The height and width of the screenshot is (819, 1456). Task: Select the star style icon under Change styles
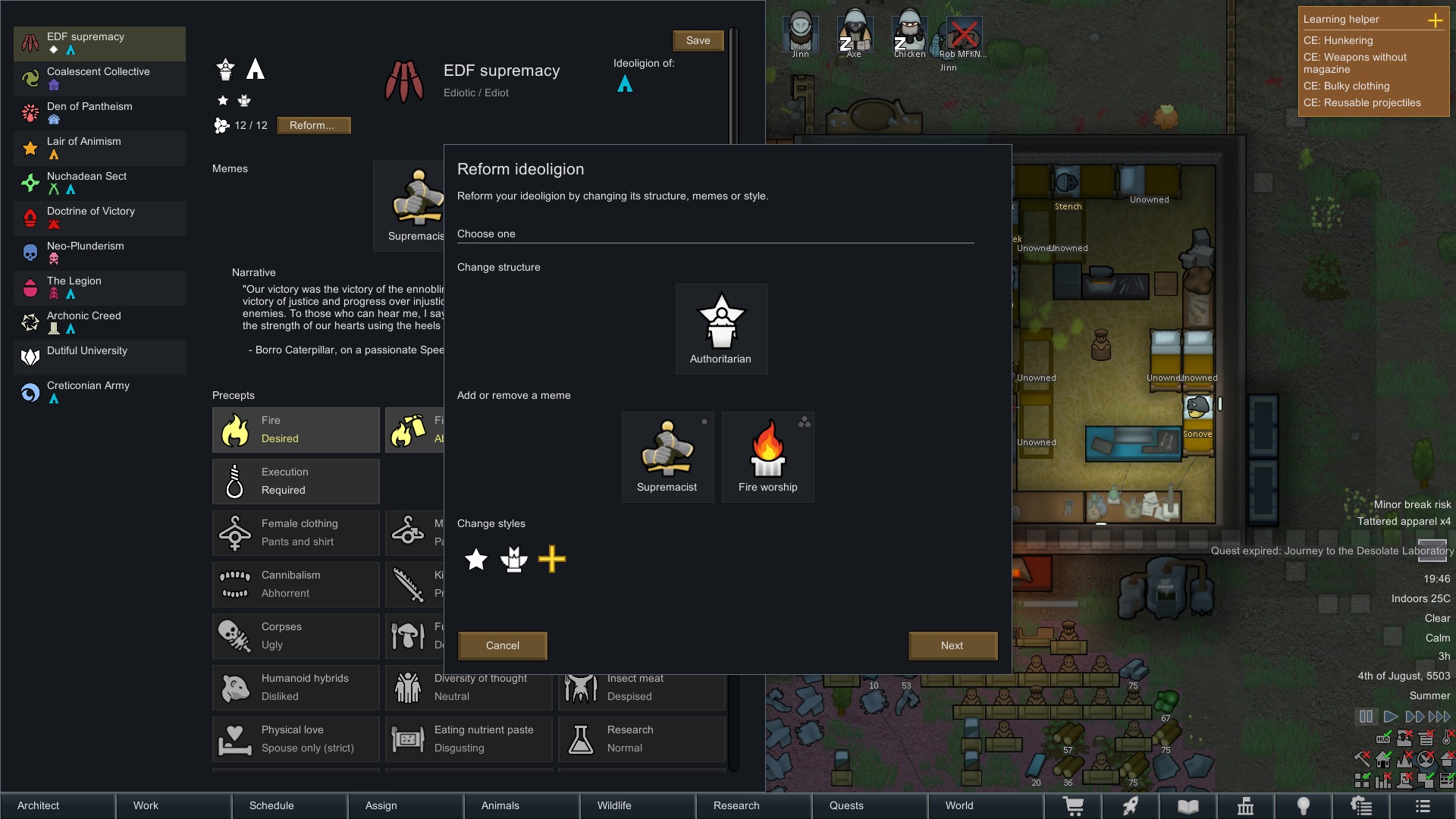[475, 560]
